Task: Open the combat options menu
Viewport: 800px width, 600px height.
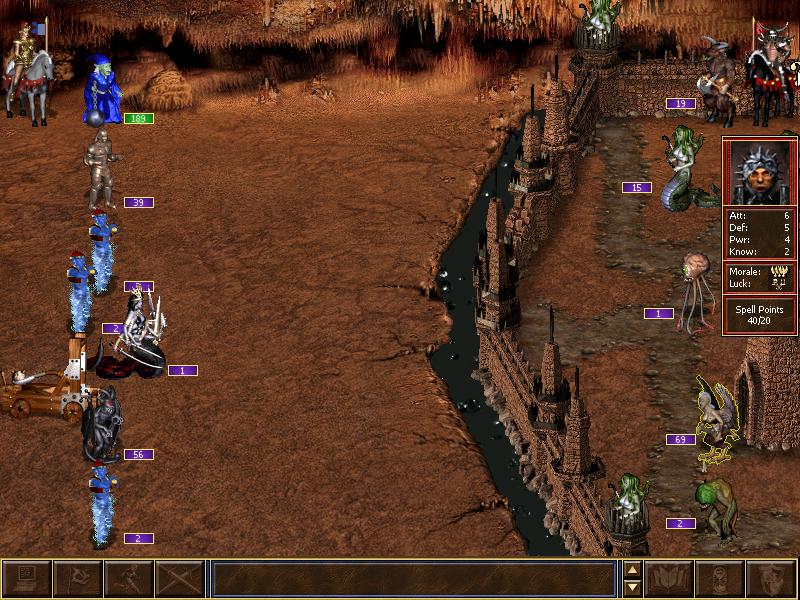Action: pyautogui.click(x=27, y=579)
